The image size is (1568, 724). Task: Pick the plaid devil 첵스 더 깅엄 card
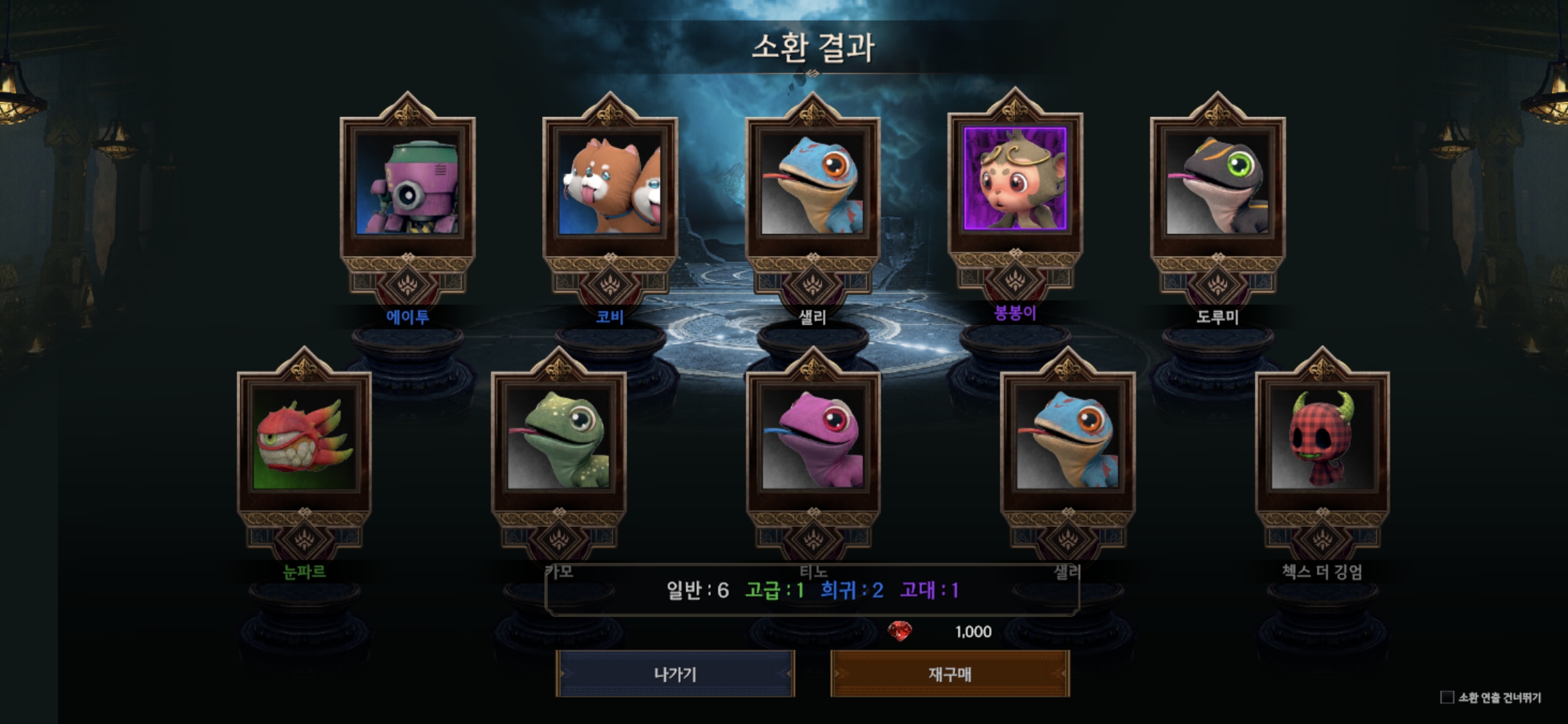click(1322, 439)
